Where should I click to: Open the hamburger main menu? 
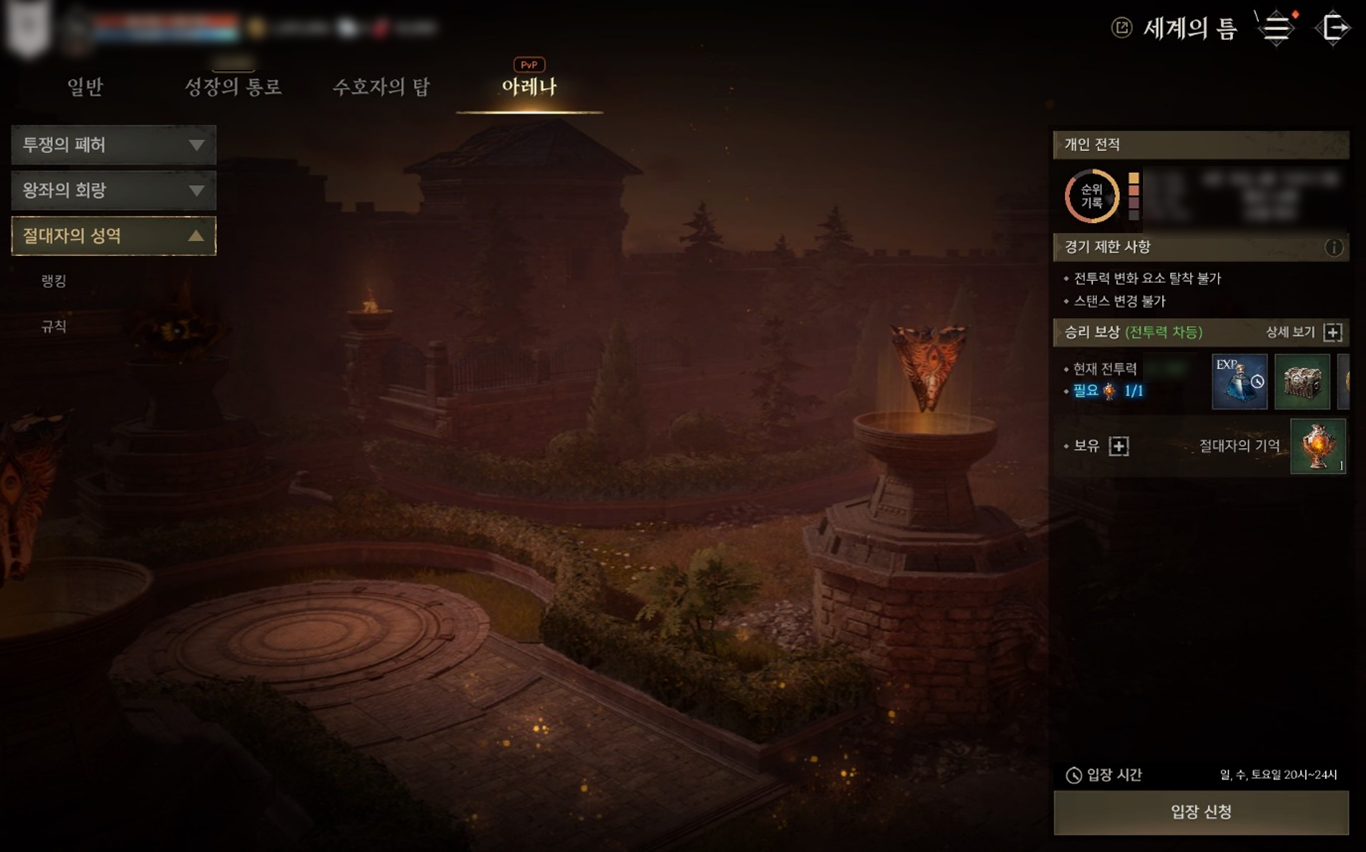(1277, 28)
